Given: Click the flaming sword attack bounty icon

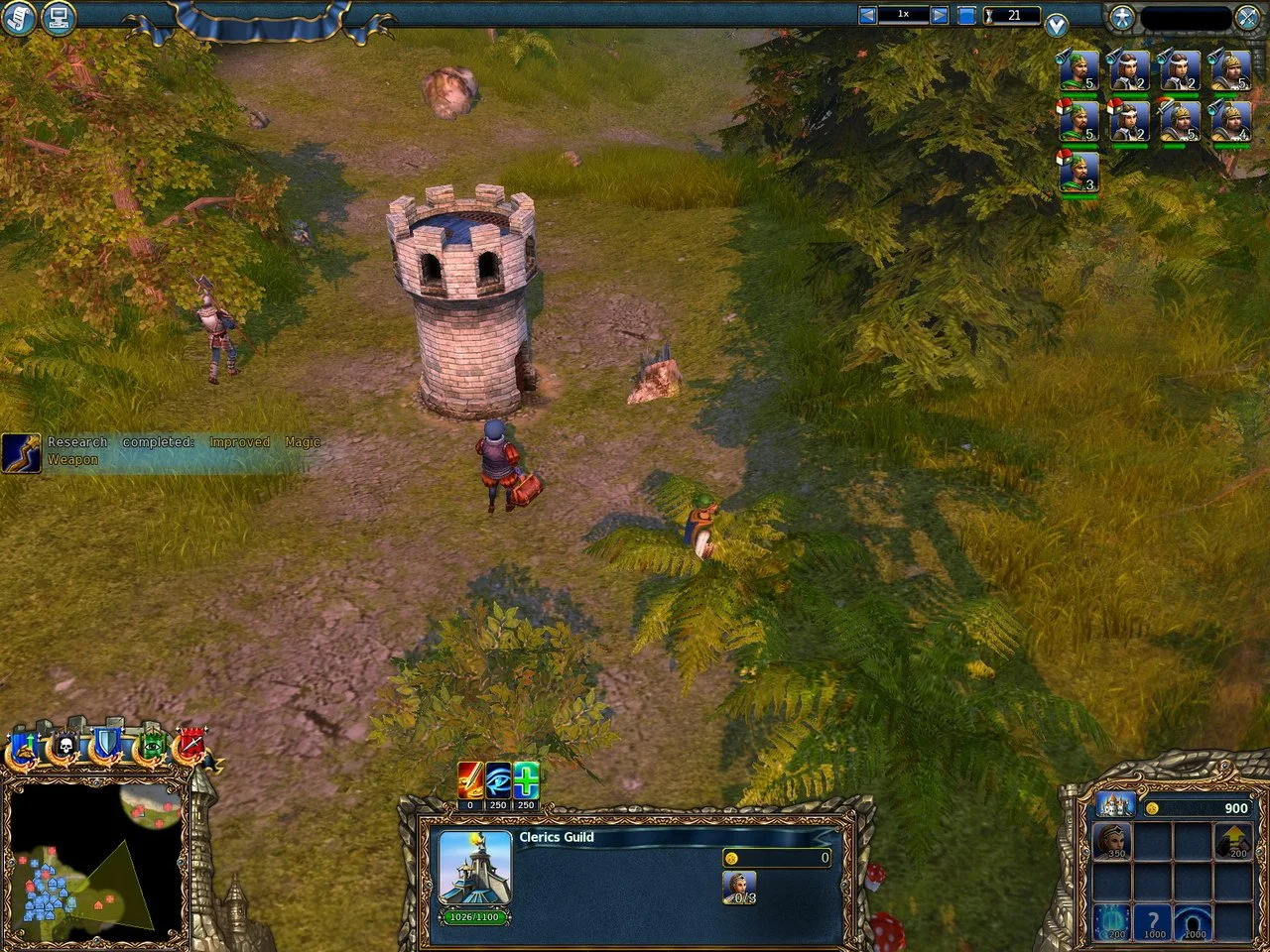Looking at the screenshot, I should click(x=468, y=780).
